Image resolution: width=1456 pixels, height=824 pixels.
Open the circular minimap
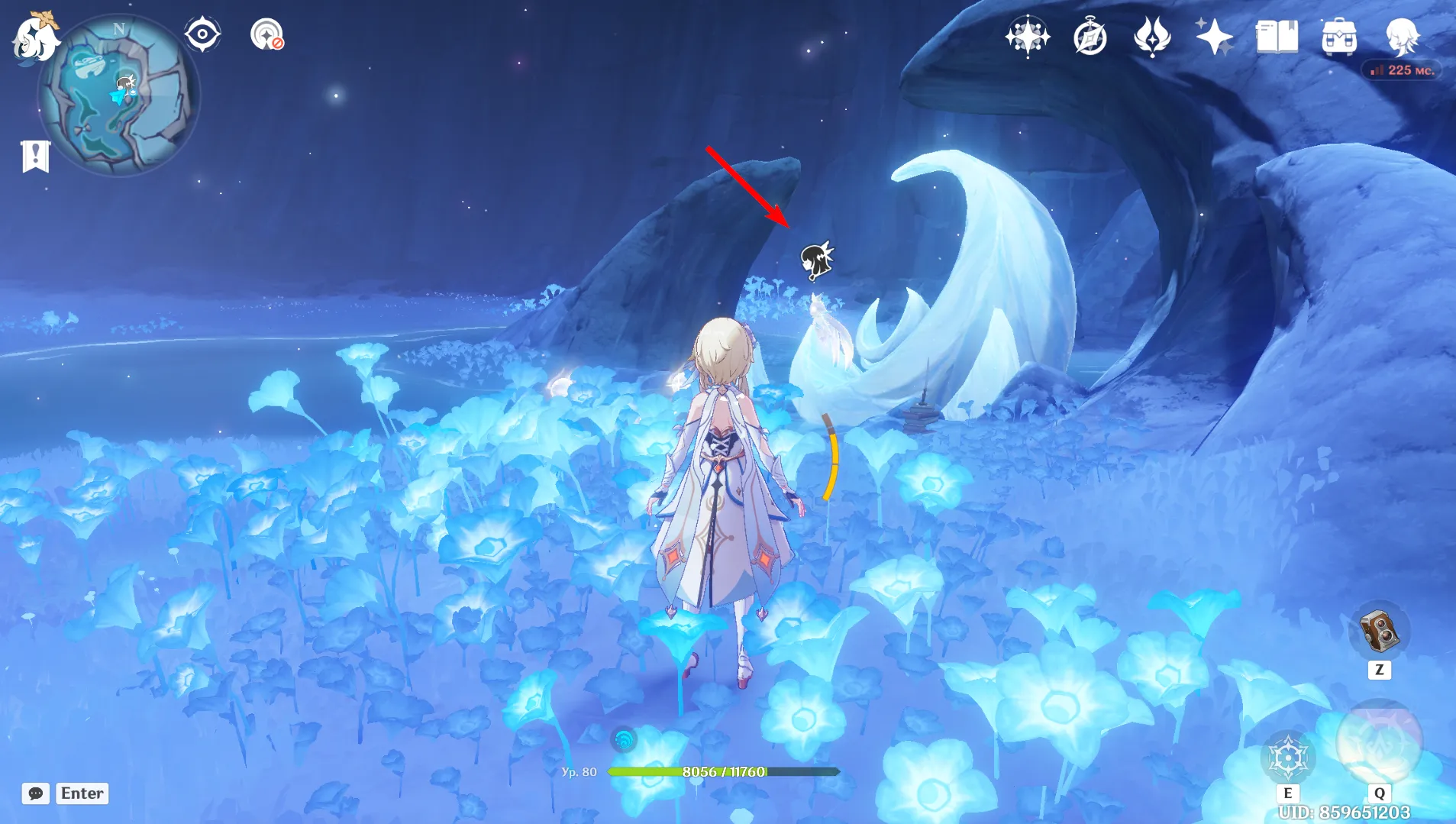coord(119,95)
